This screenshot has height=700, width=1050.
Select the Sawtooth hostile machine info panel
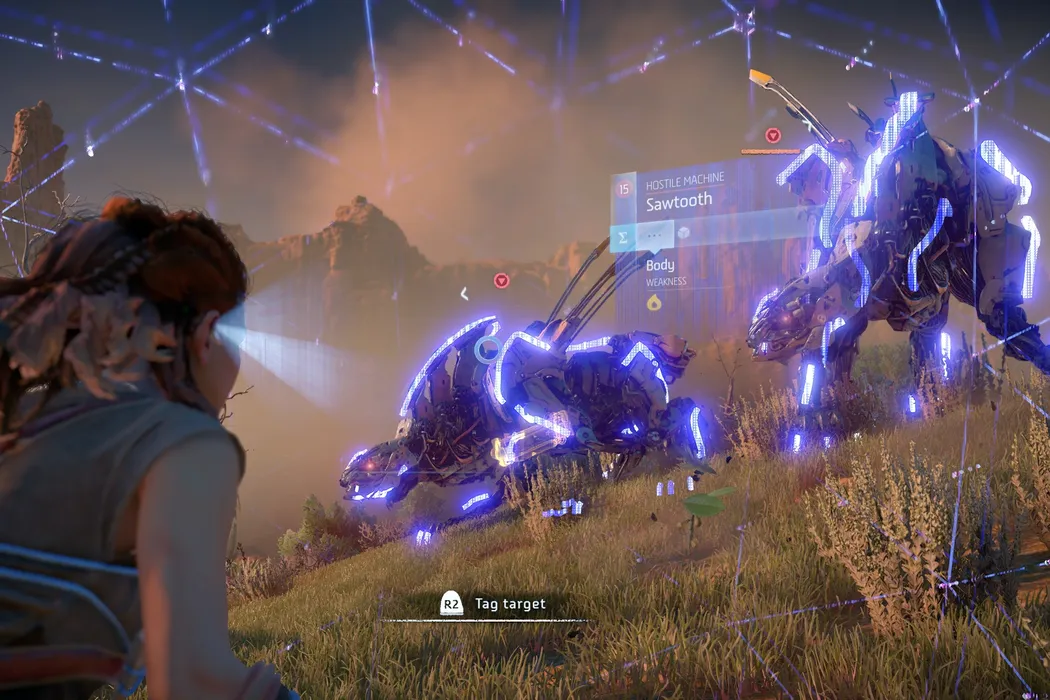(680, 200)
